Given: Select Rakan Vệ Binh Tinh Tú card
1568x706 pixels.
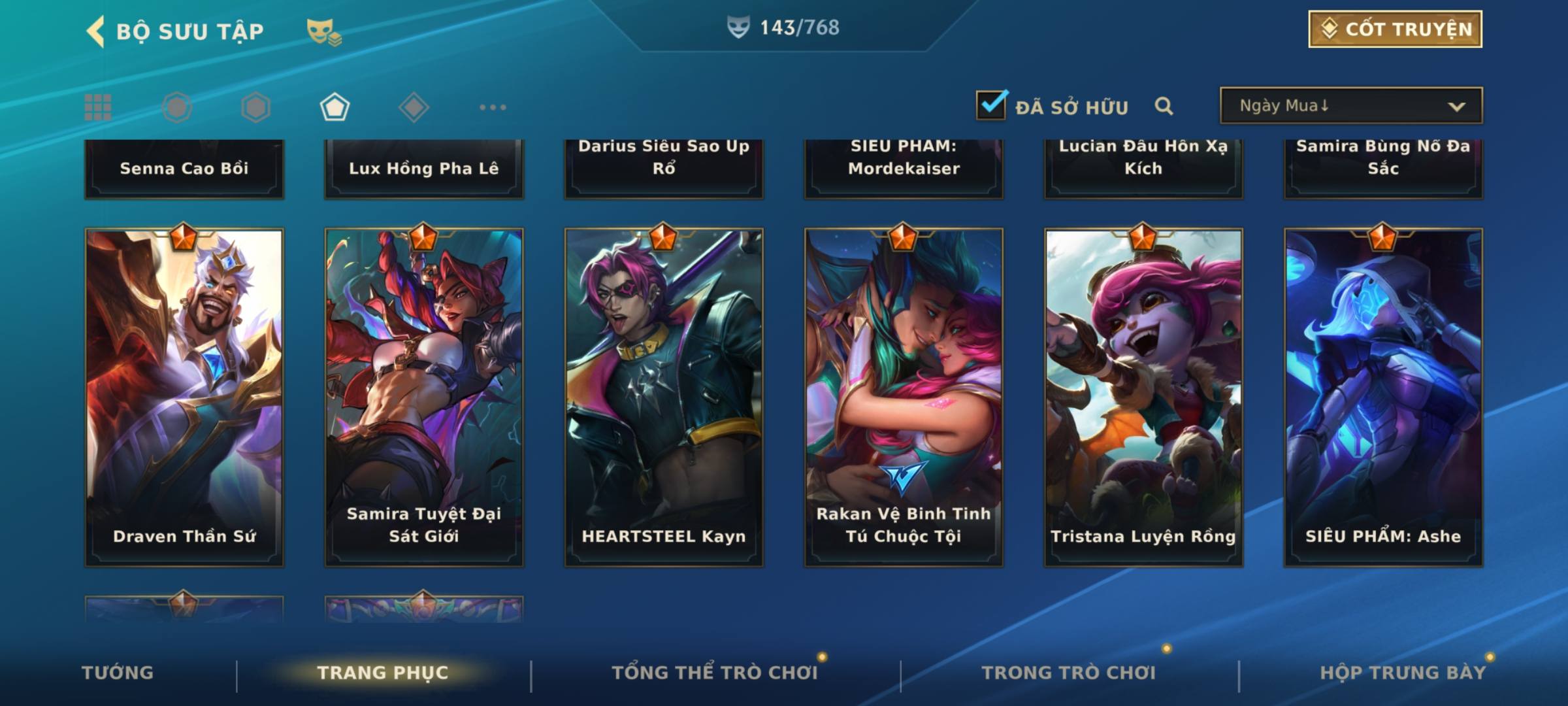Looking at the screenshot, I should [x=904, y=397].
